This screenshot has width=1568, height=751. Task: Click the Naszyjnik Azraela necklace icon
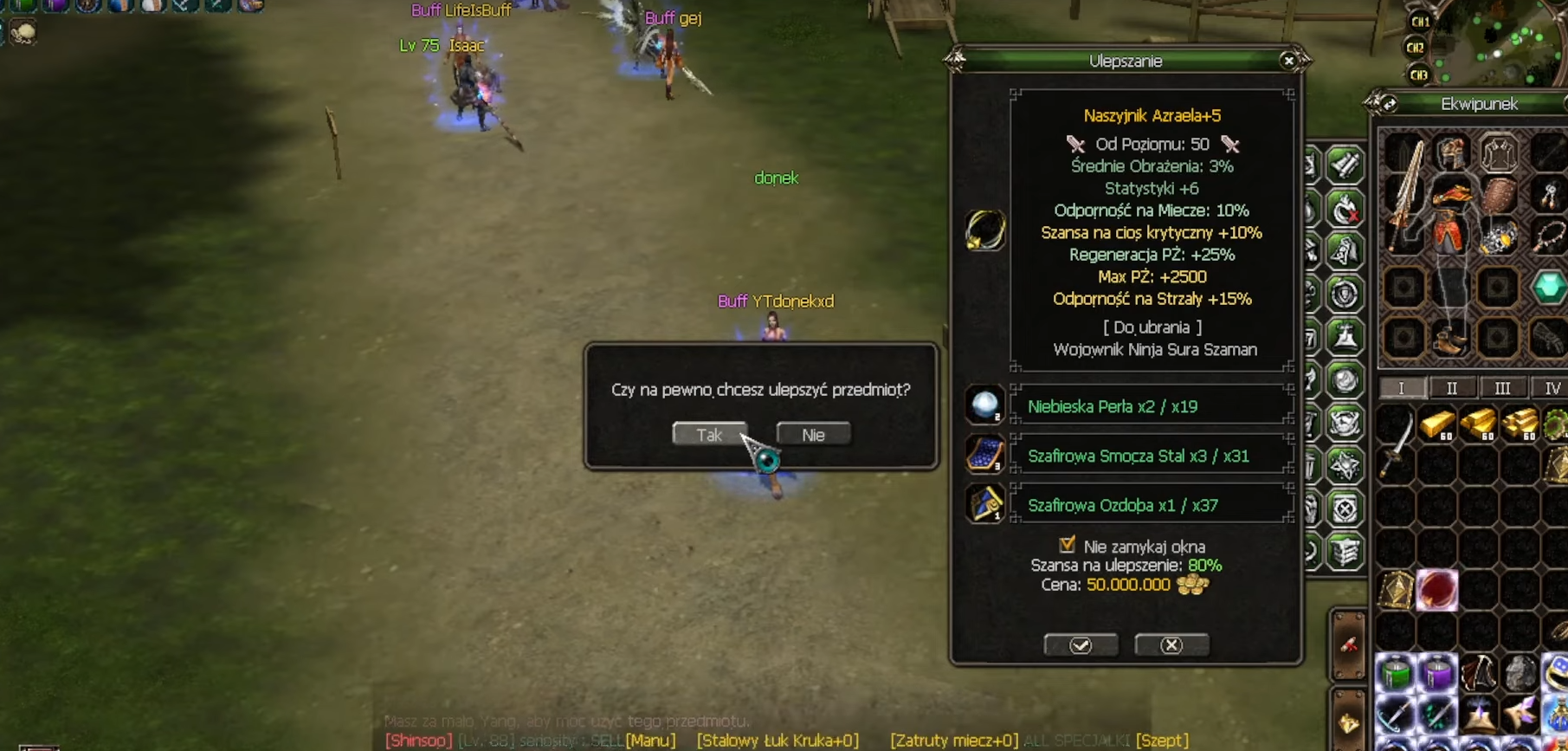[x=985, y=230]
